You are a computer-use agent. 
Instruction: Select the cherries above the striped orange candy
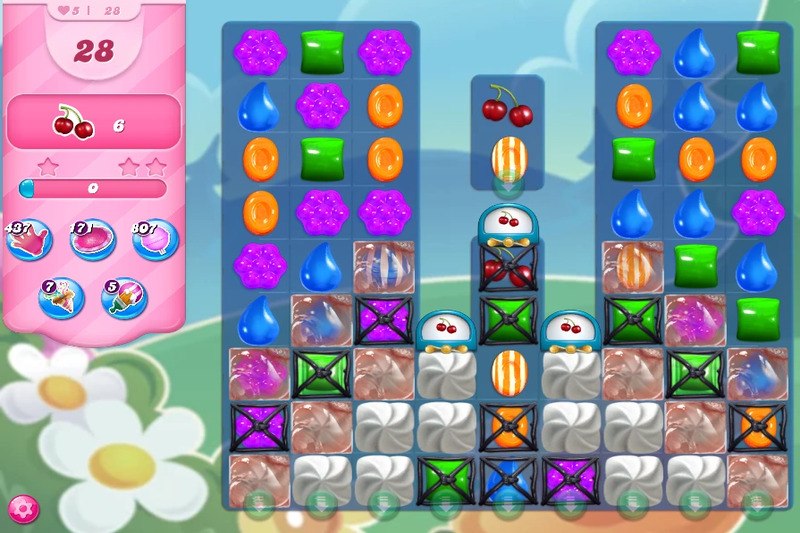[508, 105]
